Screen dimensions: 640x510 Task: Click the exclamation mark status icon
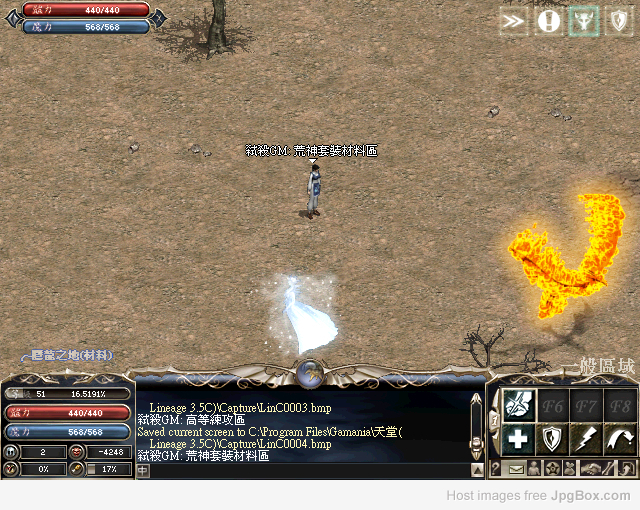point(548,21)
